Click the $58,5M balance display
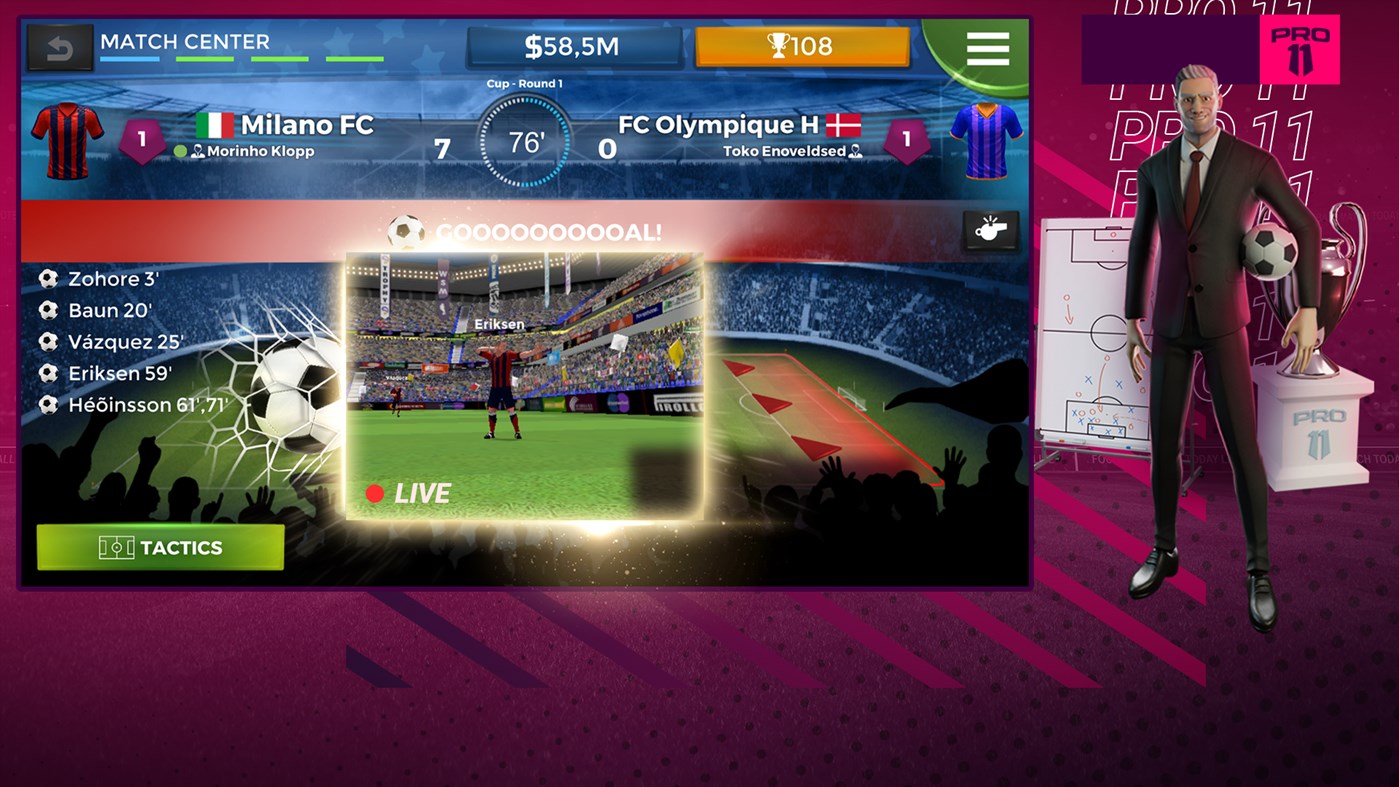The width and height of the screenshot is (1399, 787). tap(575, 44)
